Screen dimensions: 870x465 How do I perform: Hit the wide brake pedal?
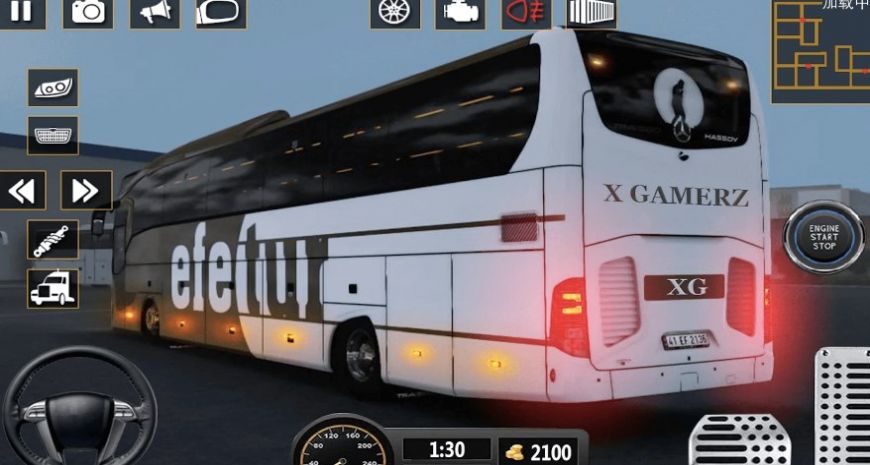point(740,440)
